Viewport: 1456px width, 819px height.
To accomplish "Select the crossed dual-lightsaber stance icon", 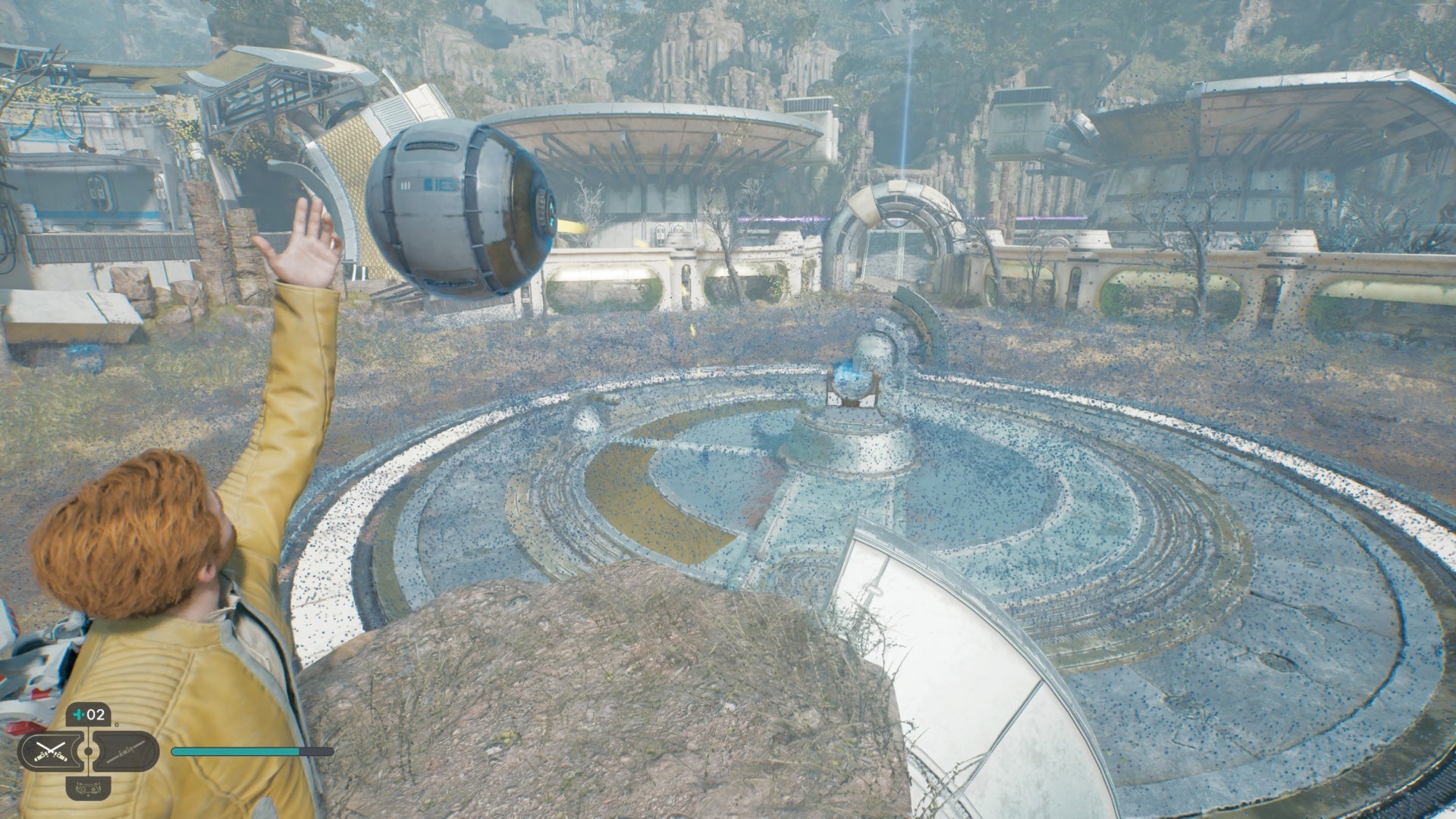I will (52, 752).
